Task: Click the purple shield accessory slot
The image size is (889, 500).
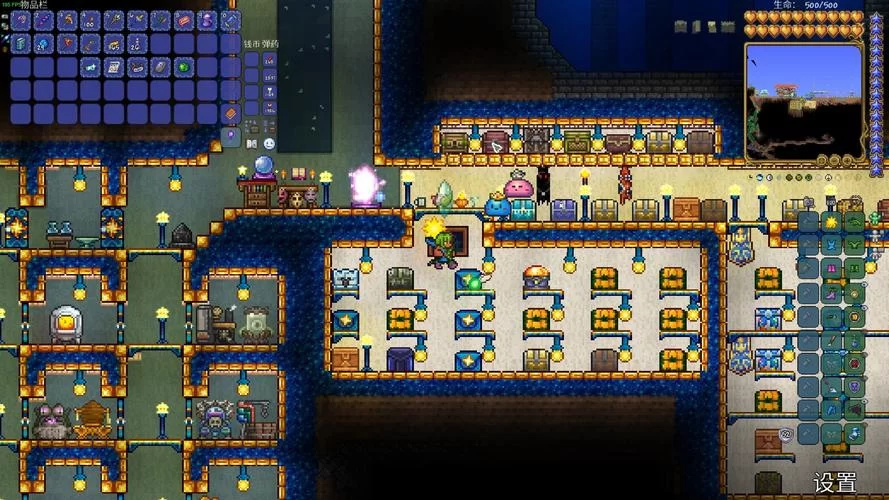Action: click(x=854, y=389)
